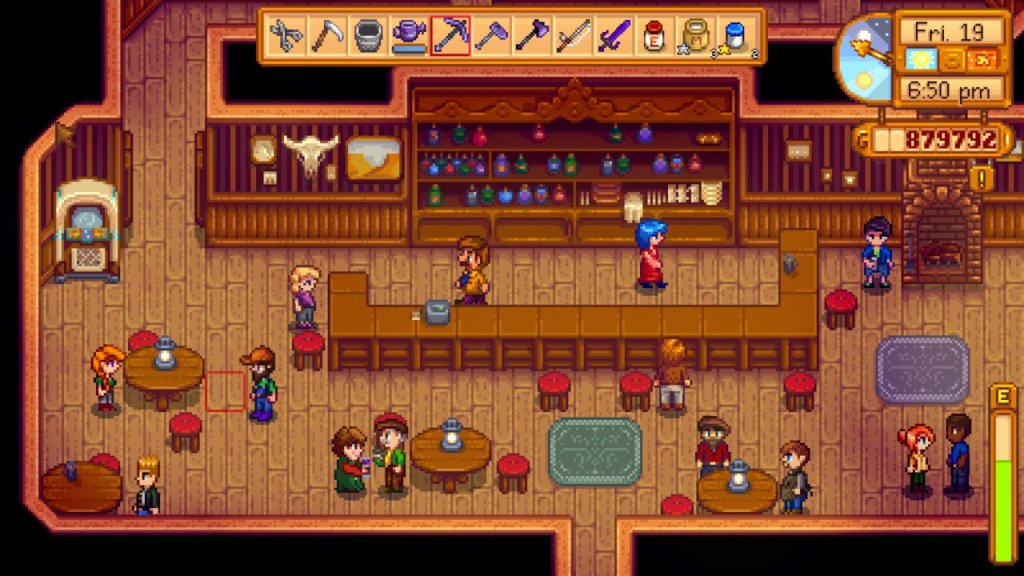Choose the blue-lidded white jar

(737, 37)
